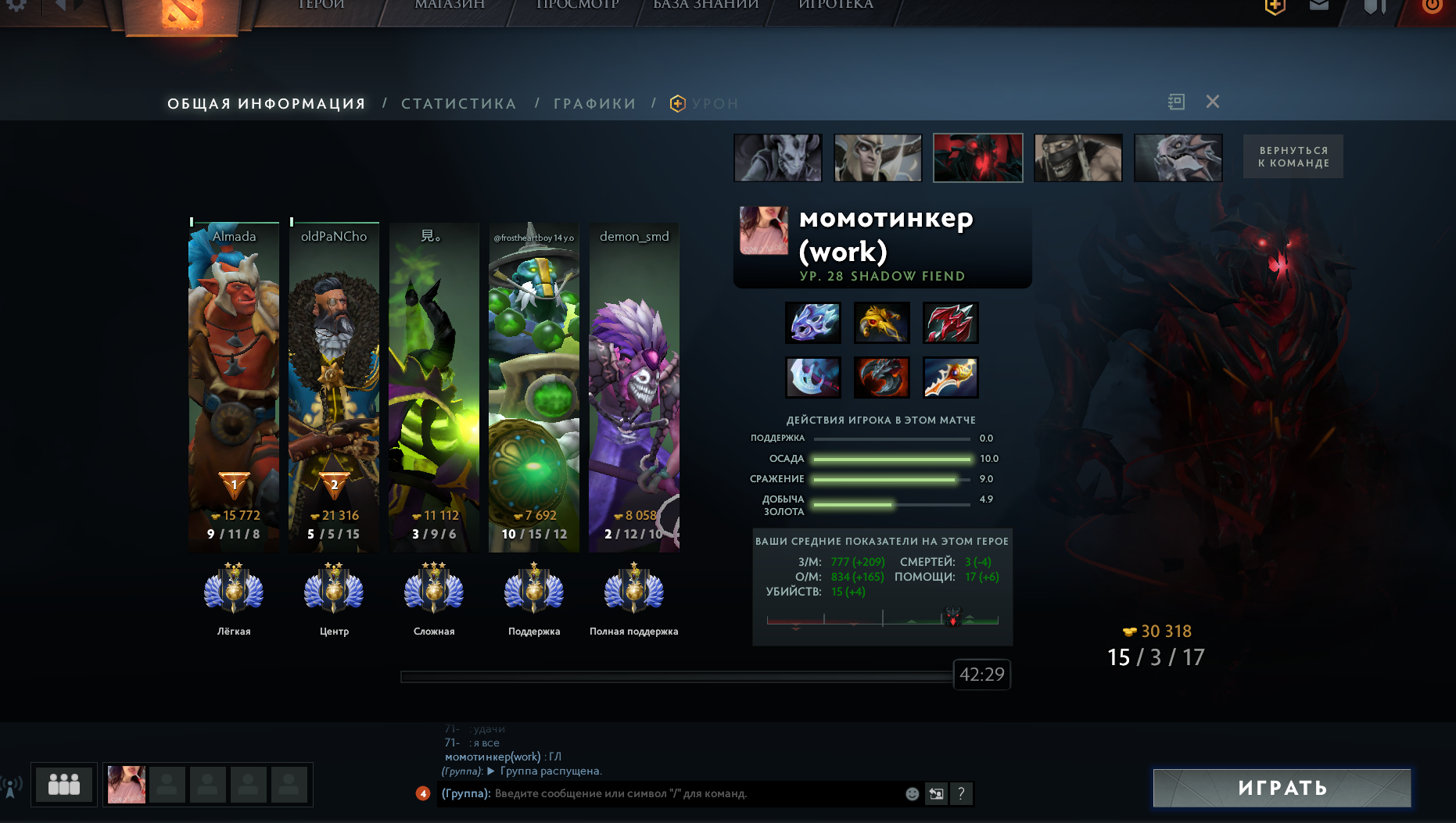
Task: Open the emoticon picker in chat
Action: pyautogui.click(x=912, y=794)
